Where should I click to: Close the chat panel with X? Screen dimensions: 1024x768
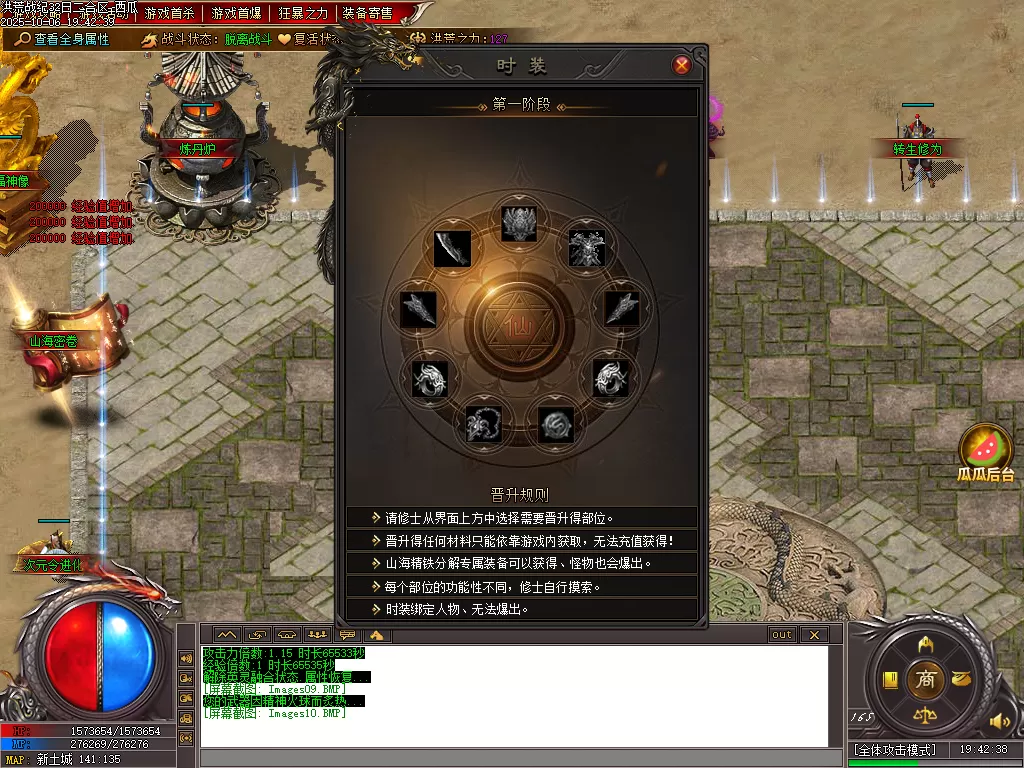(814, 635)
